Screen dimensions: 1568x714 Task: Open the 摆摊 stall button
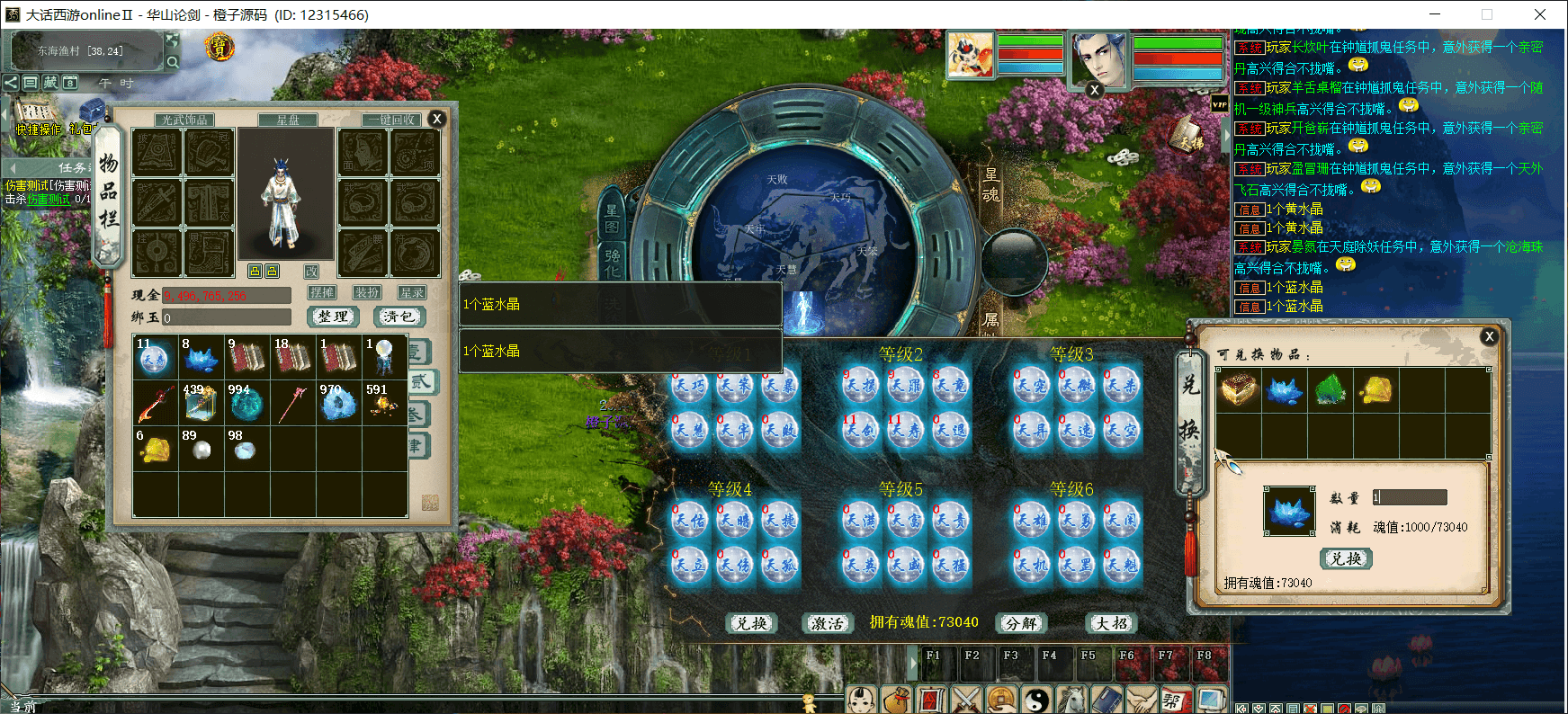pos(322,292)
